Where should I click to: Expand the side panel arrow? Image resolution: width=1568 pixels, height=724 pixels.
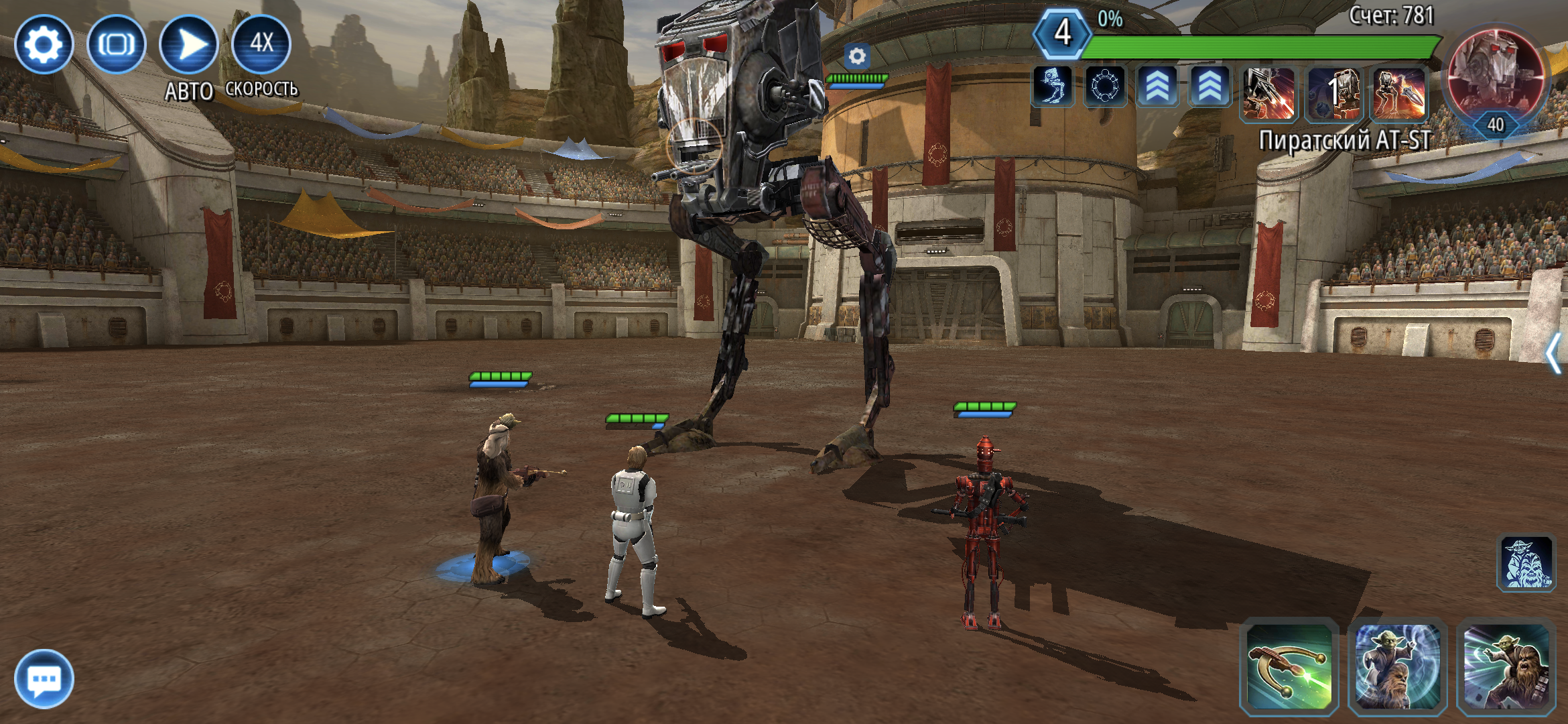[1553, 354]
